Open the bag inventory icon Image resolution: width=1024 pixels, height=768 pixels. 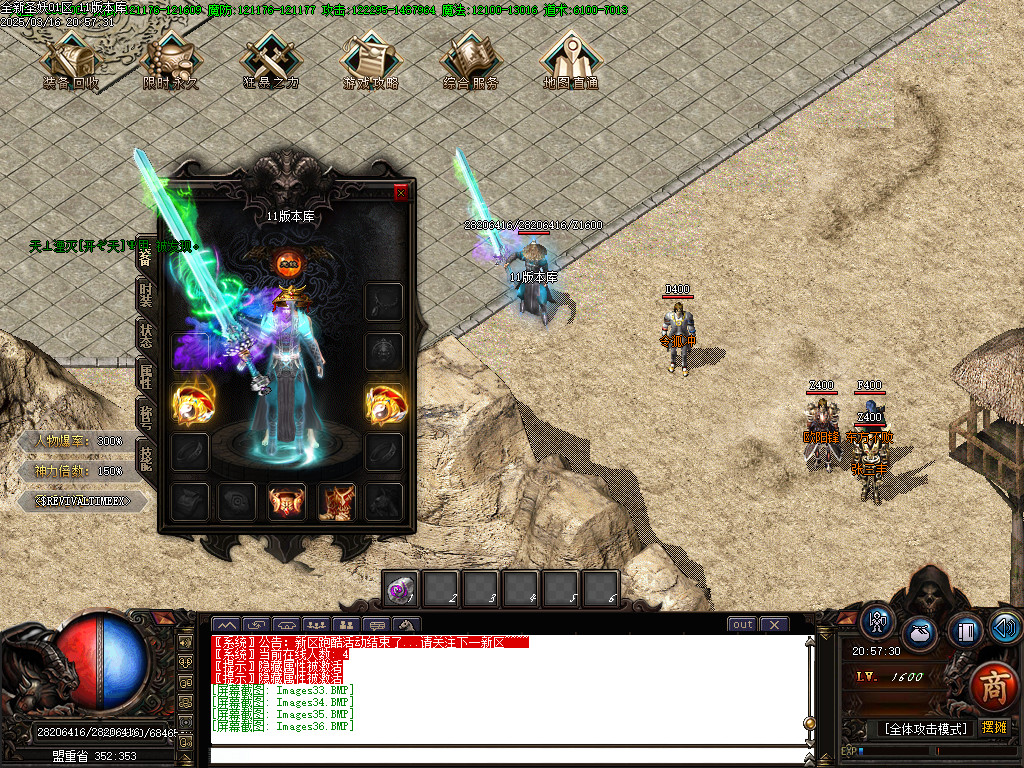tap(920, 634)
